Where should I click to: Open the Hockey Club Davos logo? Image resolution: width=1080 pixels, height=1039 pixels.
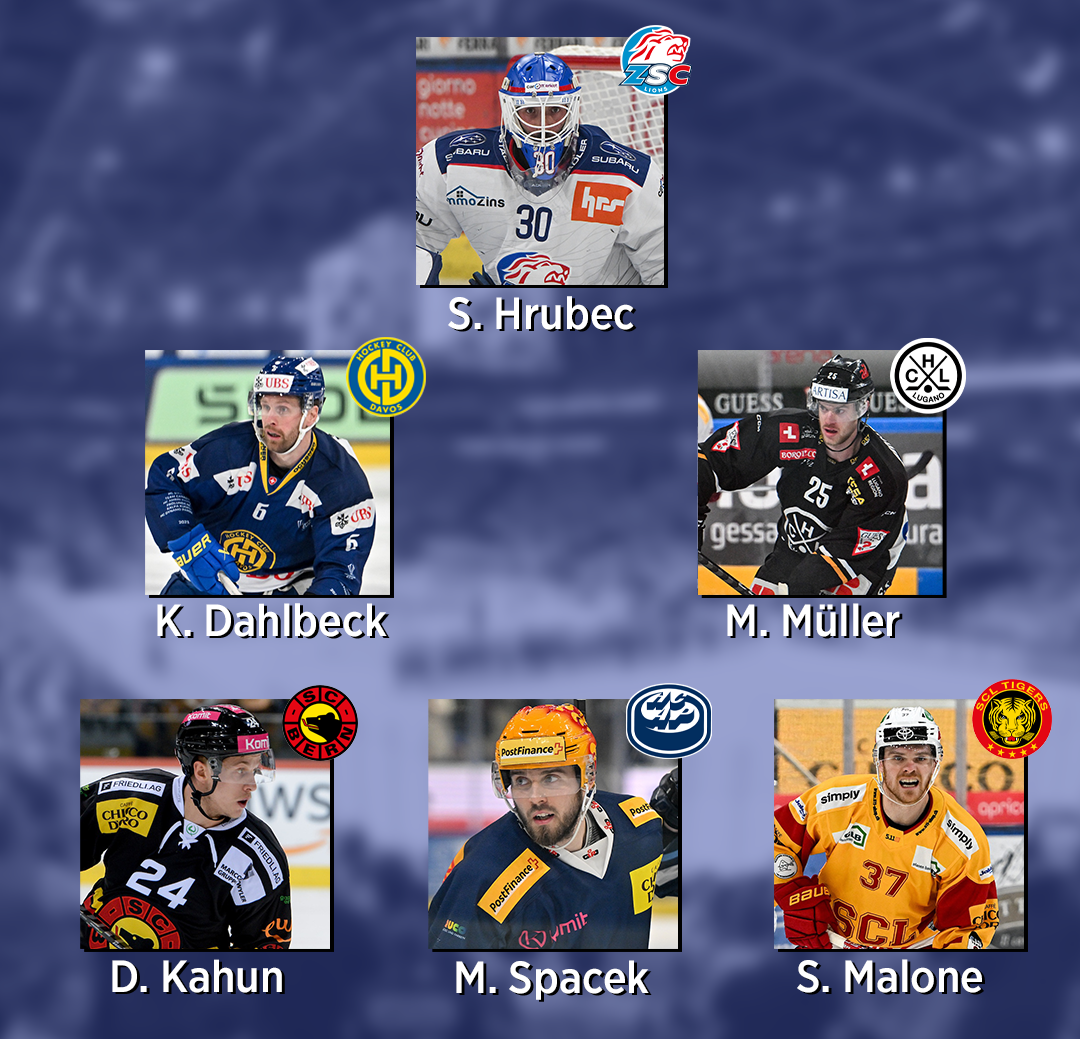[x=386, y=377]
